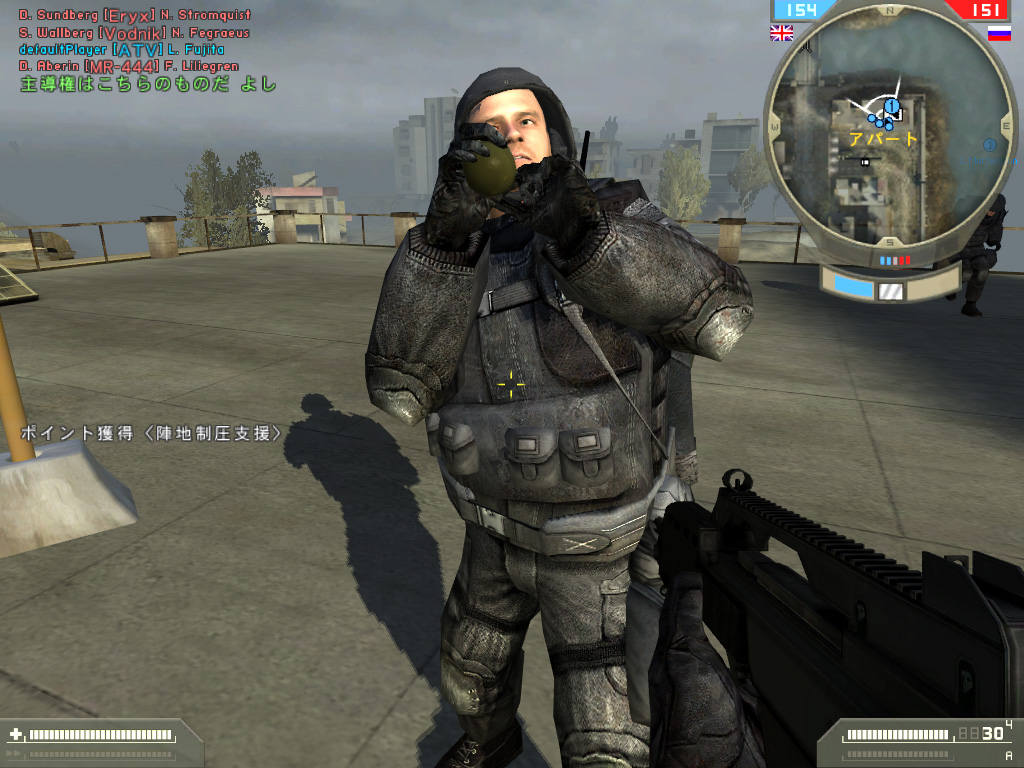The image size is (1024, 768).
Task: Select the defaultPlayer ATV kill feed entry
Action: pos(121,49)
